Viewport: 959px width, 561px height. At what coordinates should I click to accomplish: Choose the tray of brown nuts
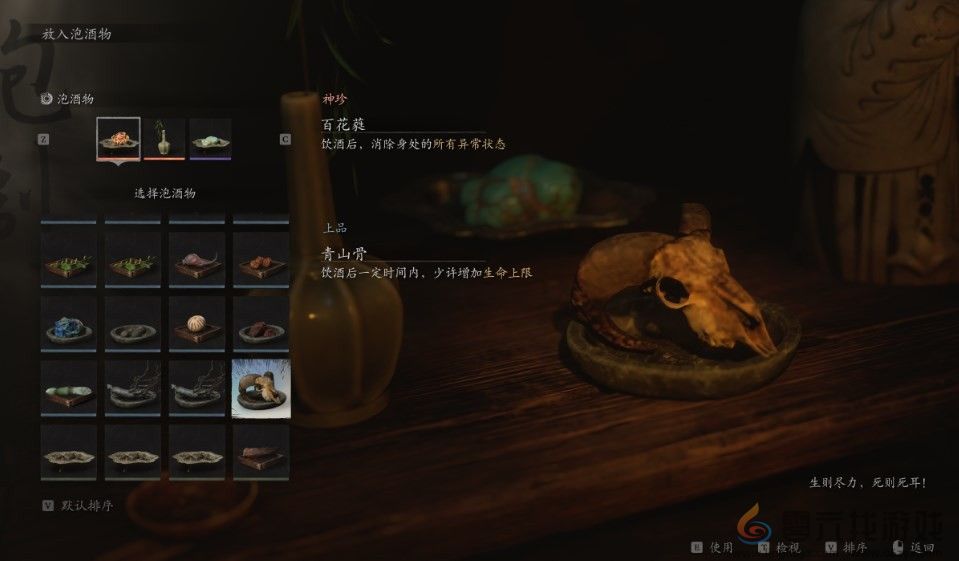(261, 262)
